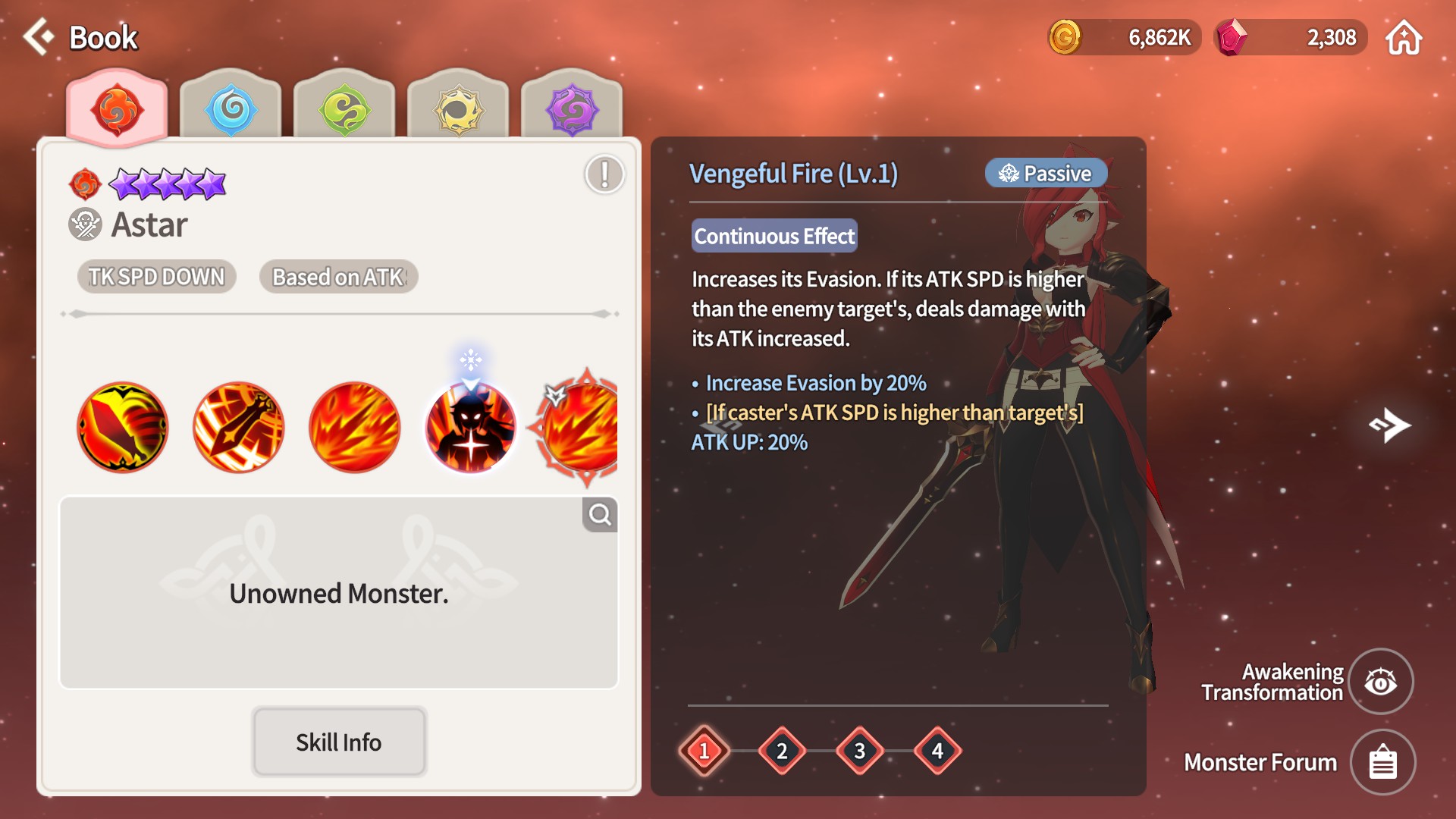The height and width of the screenshot is (819, 1456).
Task: Choose the third fire burst skill icon
Action: tap(355, 427)
